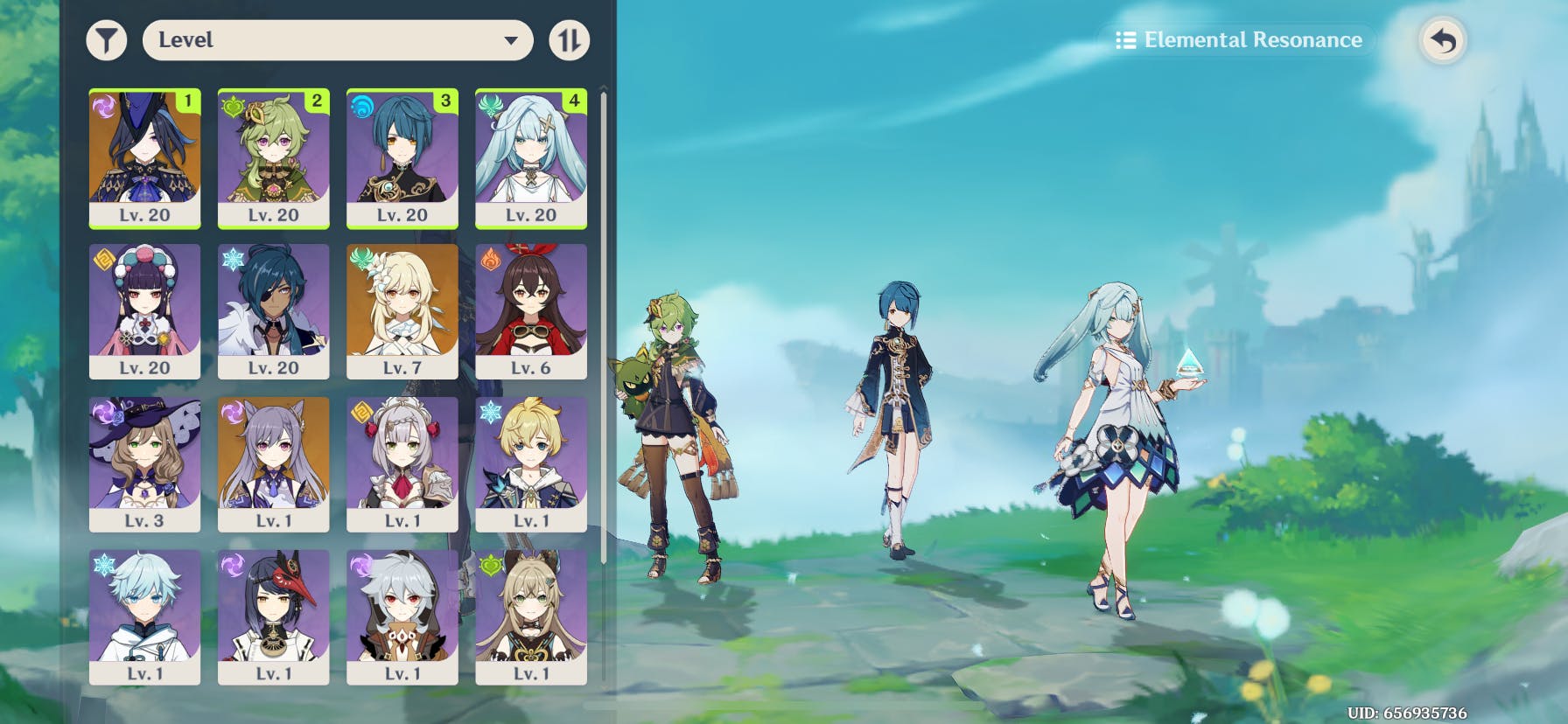
Task: Choose Xingqiu in party slot 3
Action: 402,157
